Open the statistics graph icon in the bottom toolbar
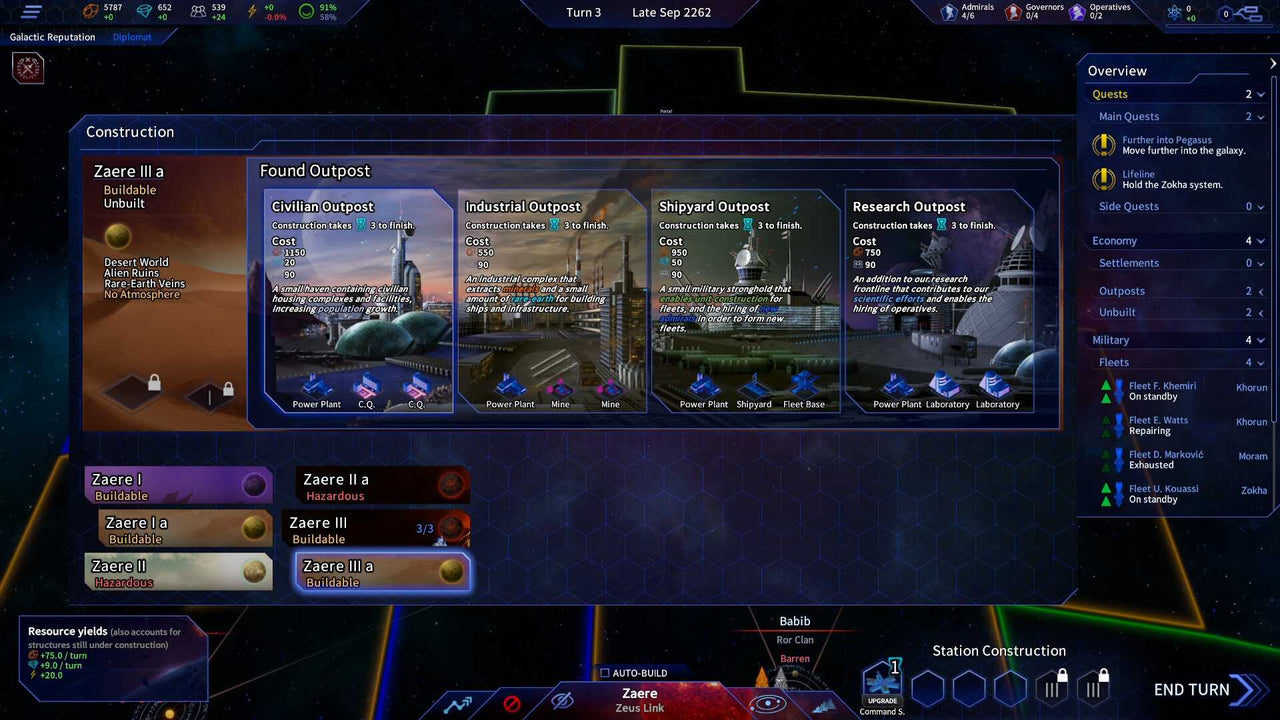This screenshot has width=1280, height=720. tap(459, 704)
